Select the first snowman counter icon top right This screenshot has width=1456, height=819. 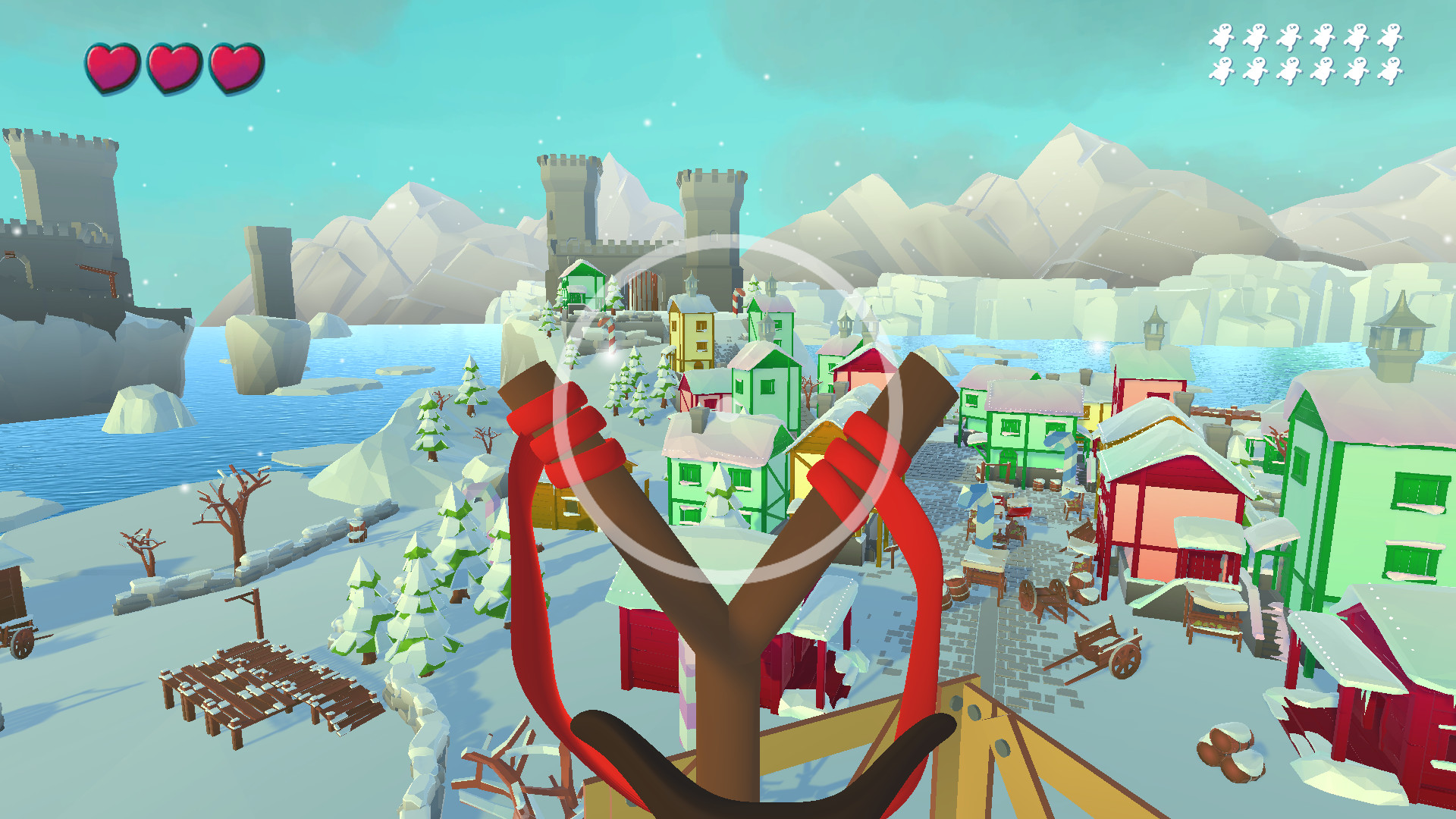[x=1222, y=34]
